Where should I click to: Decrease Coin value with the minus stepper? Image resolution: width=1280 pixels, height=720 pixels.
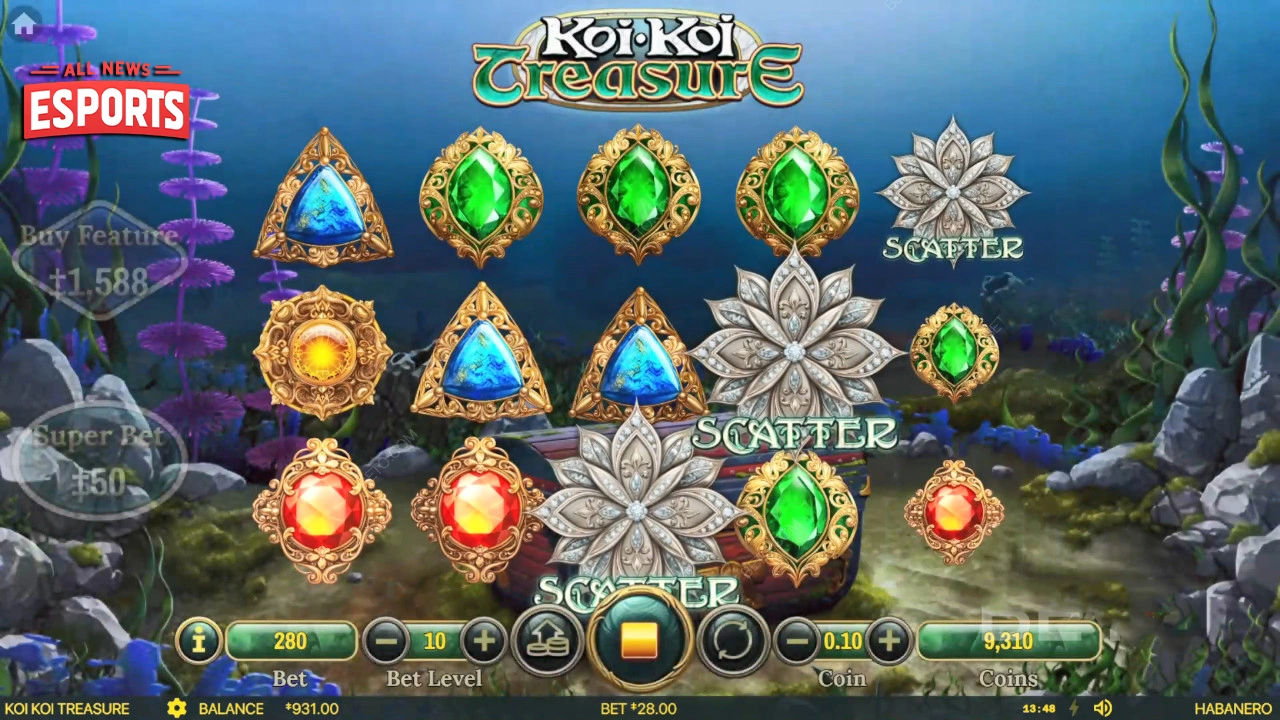click(796, 642)
